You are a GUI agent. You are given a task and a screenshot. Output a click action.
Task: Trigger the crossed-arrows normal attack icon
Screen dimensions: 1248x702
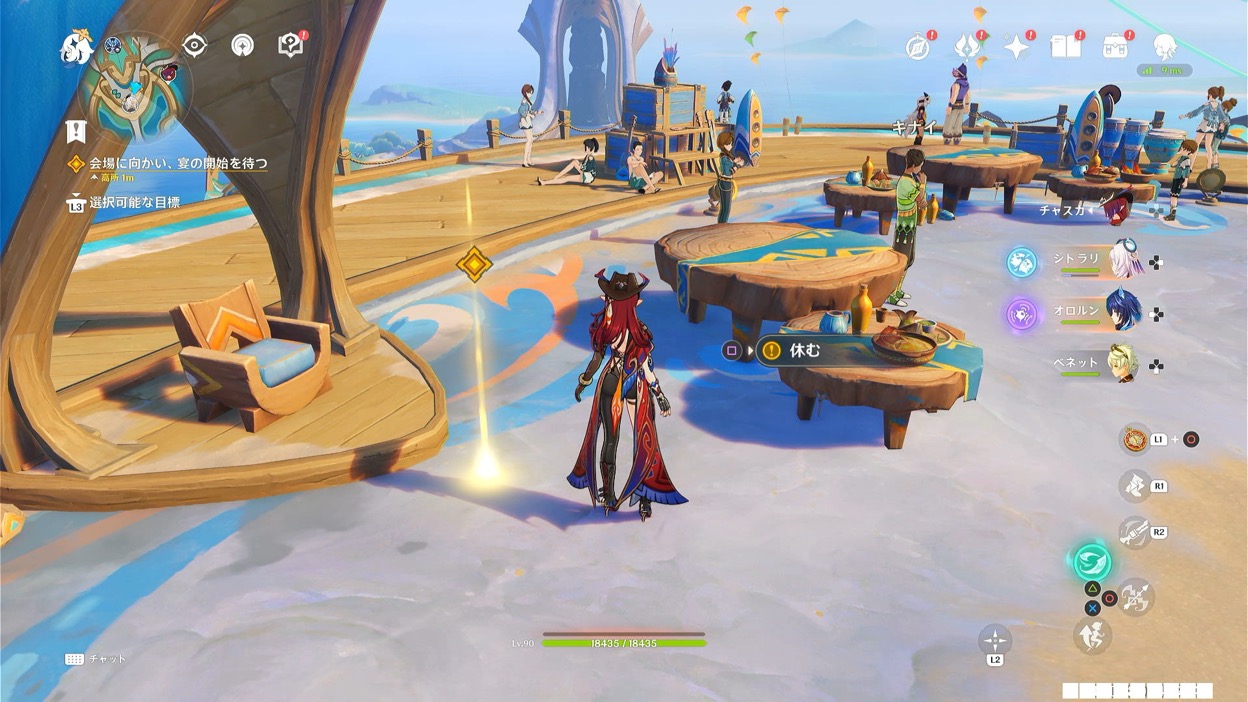(1136, 598)
